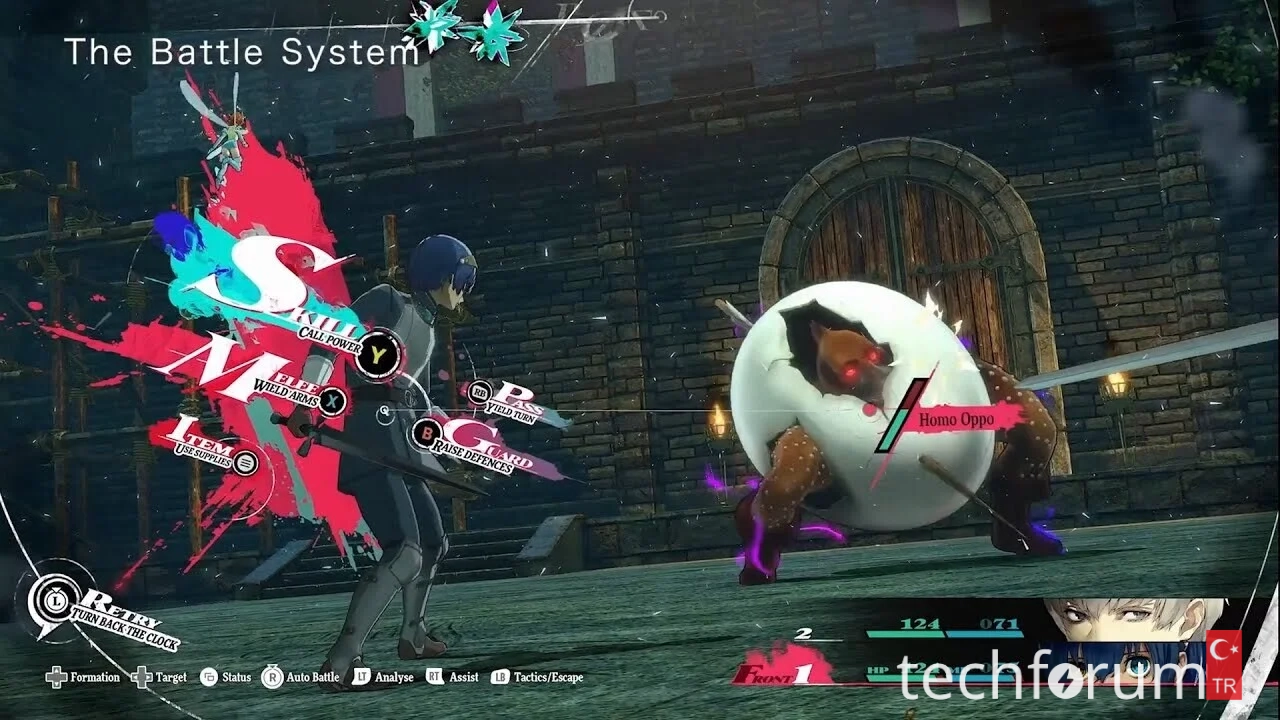Select the Target option
This screenshot has width=1280, height=720.
159,678
